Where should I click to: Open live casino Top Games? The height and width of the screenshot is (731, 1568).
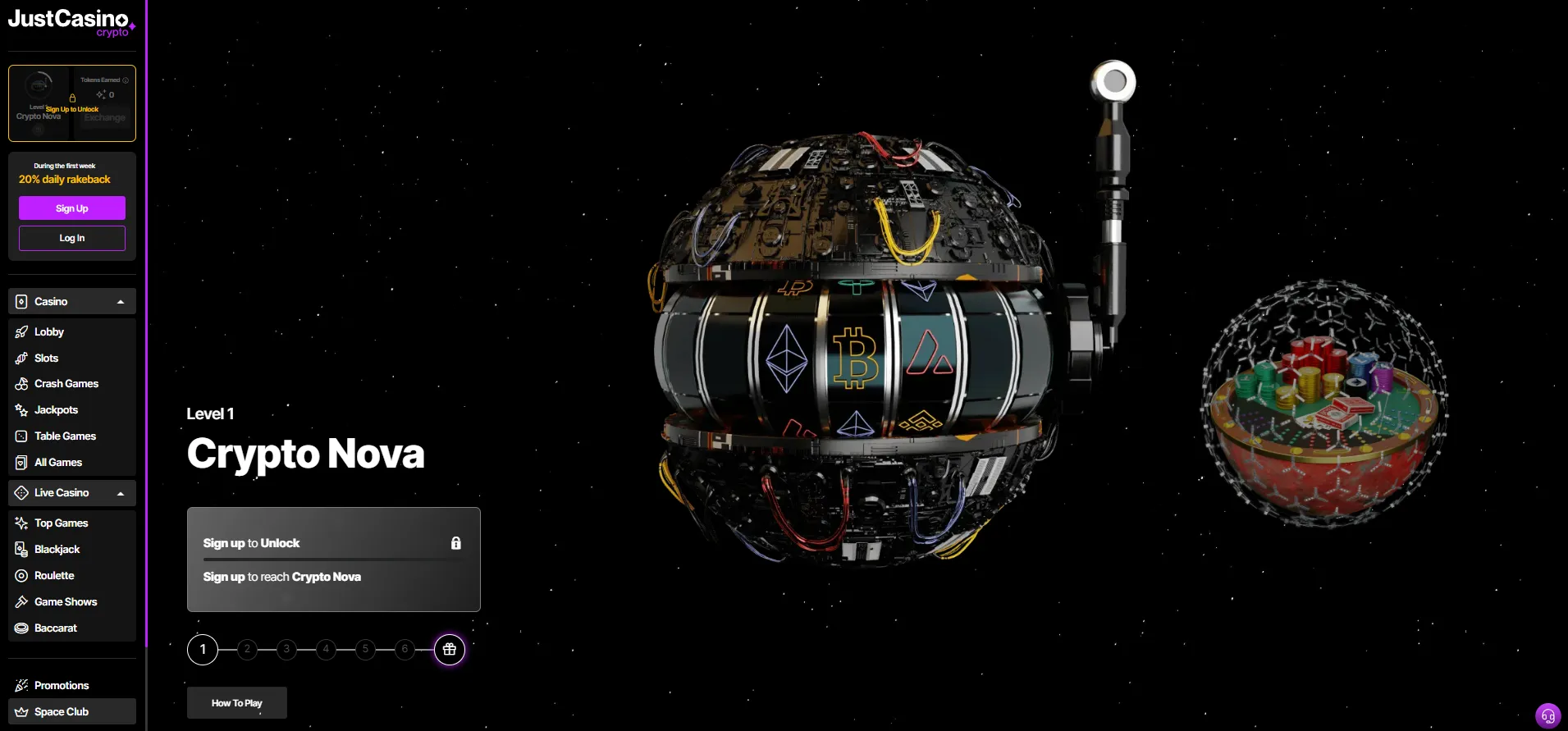pos(61,523)
